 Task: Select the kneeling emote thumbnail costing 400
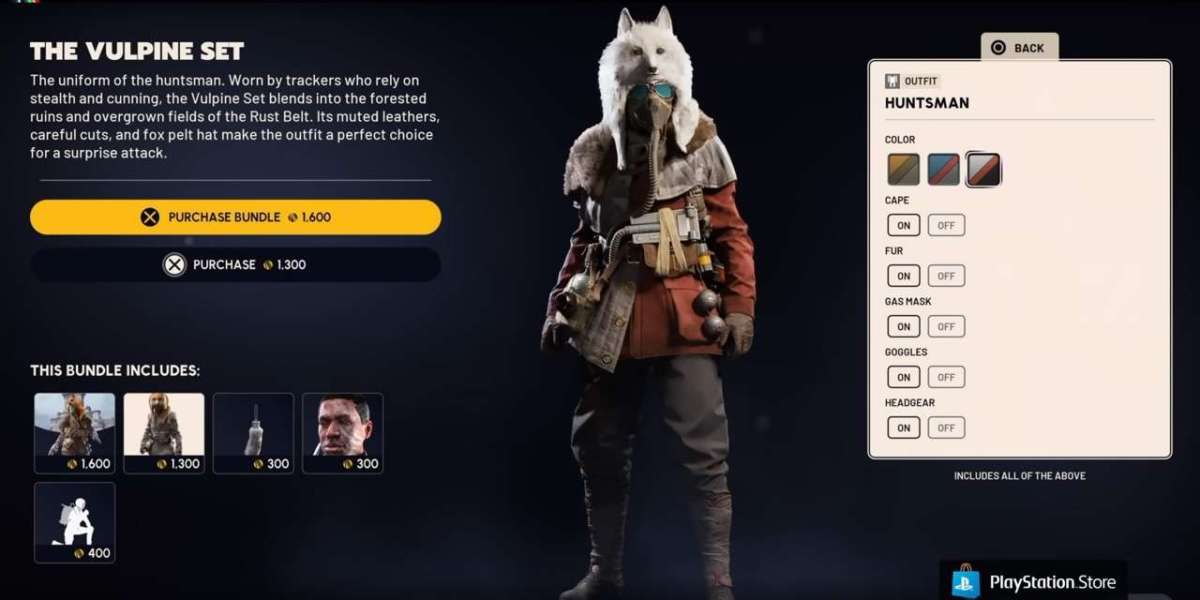click(x=75, y=522)
